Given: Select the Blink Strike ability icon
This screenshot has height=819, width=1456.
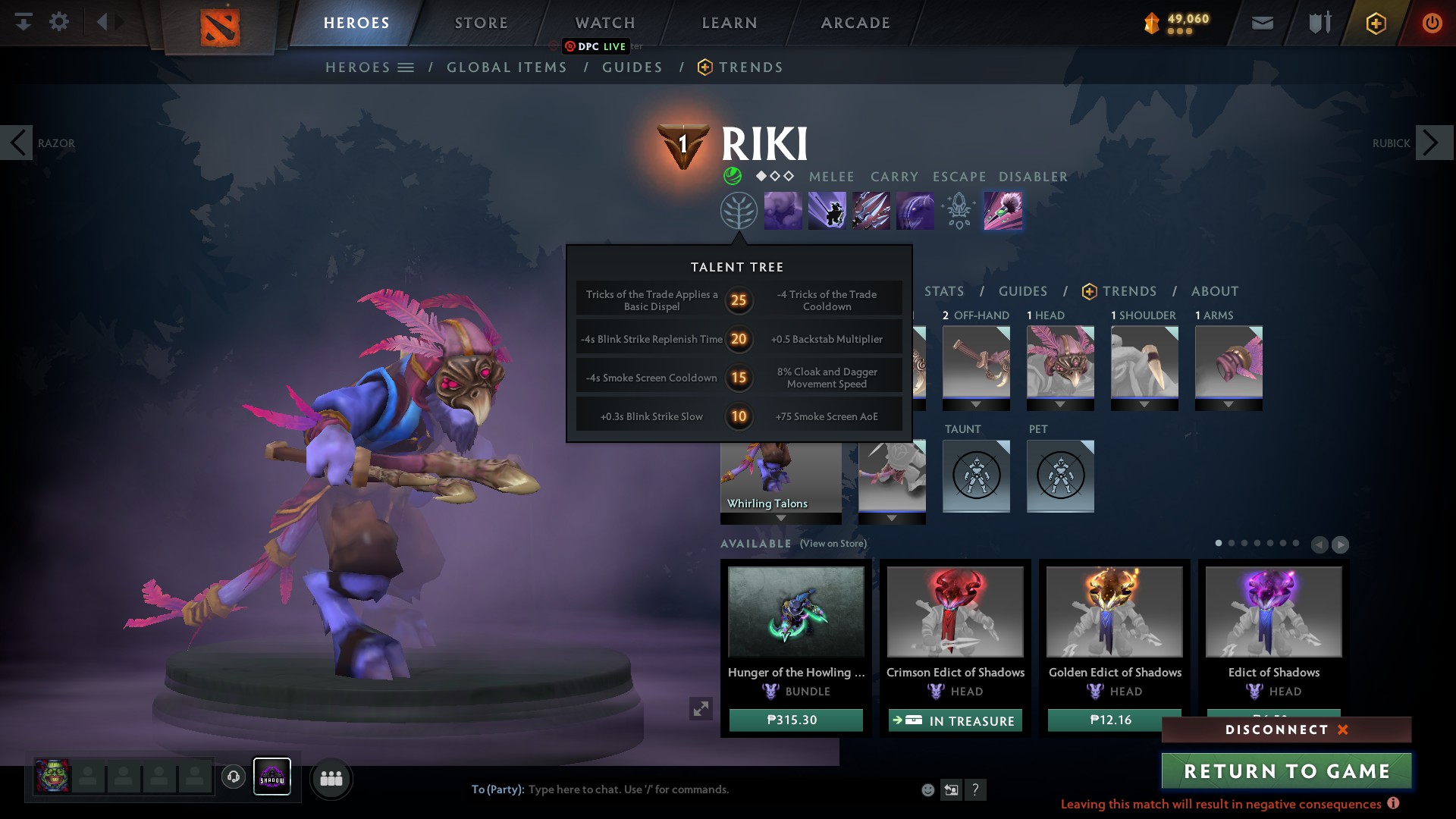Looking at the screenshot, I should click(x=826, y=210).
